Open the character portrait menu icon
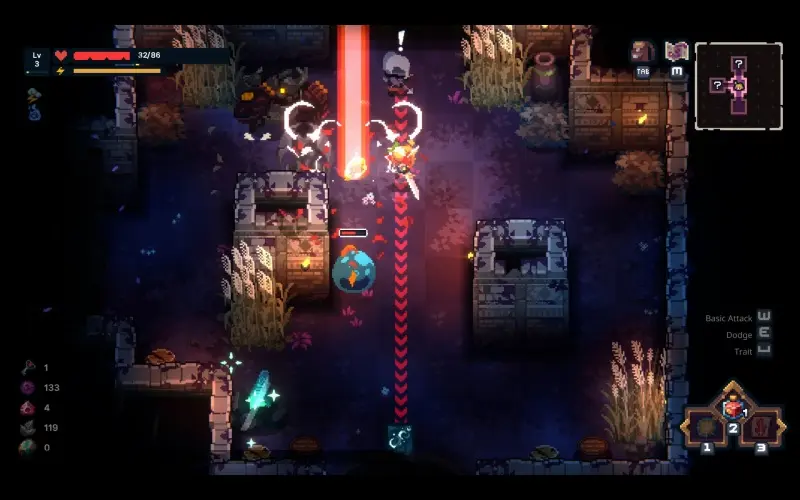This screenshot has height=500, width=800. 641,52
